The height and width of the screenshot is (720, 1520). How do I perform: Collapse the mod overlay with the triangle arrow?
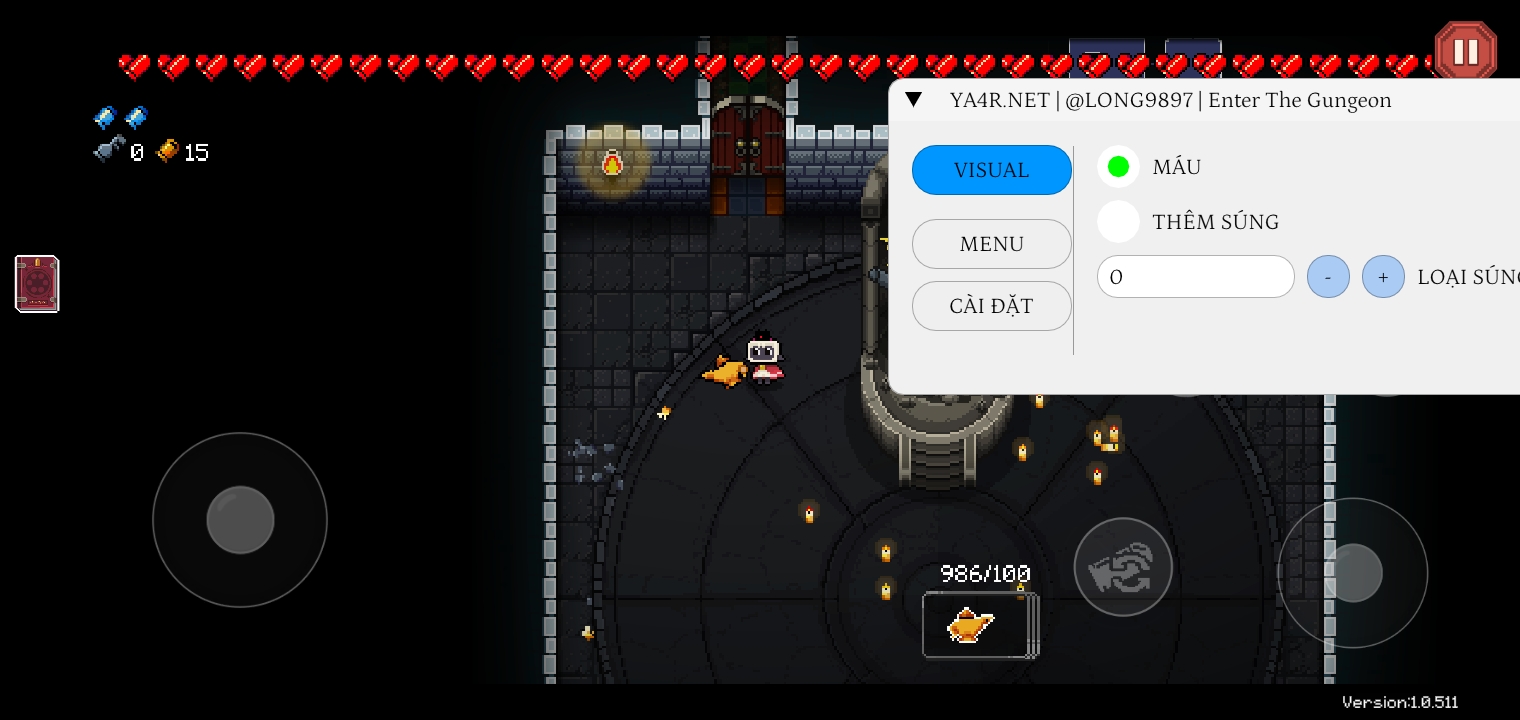[913, 100]
